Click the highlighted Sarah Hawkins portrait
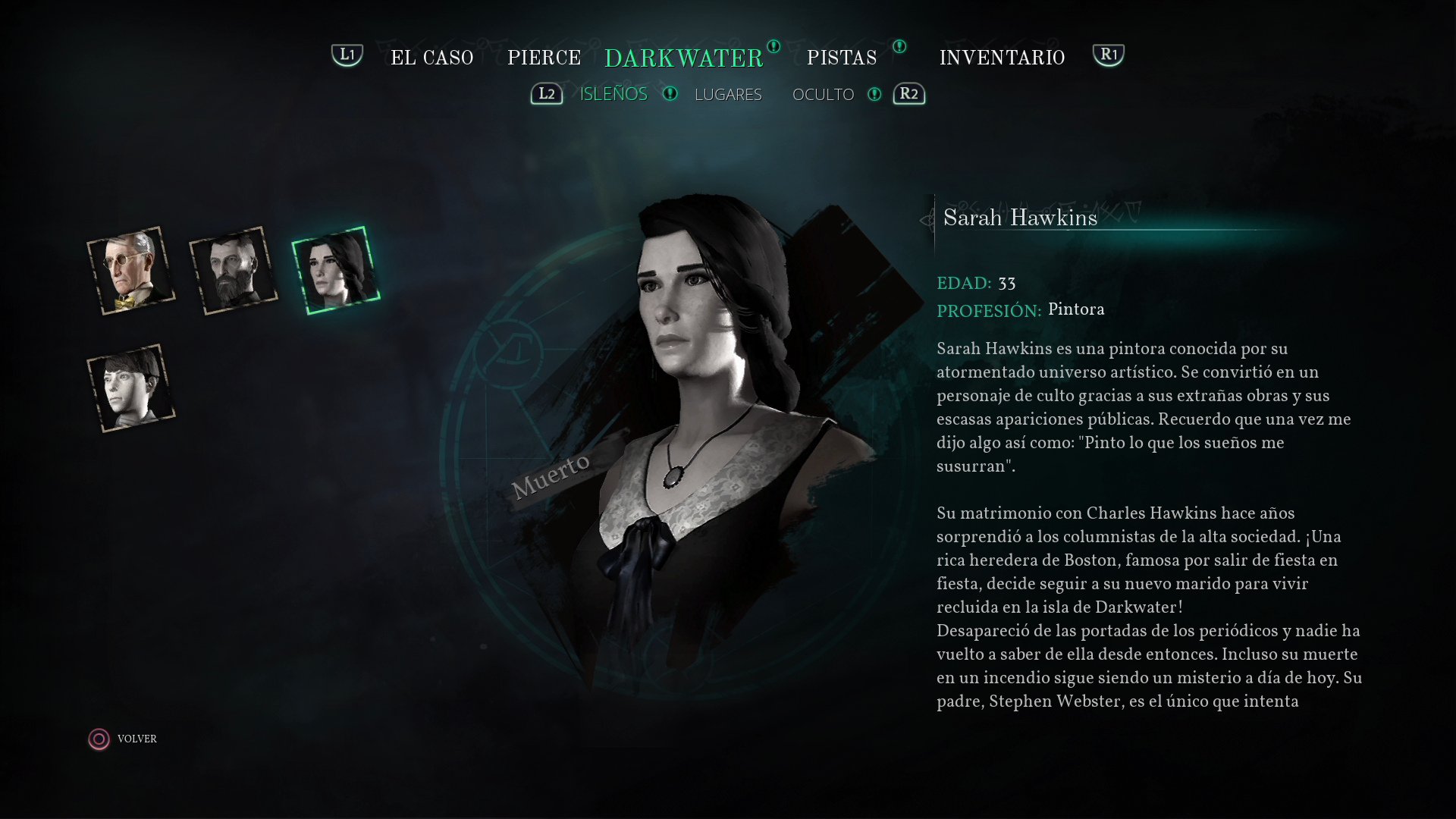The height and width of the screenshot is (819, 1456). click(x=334, y=269)
